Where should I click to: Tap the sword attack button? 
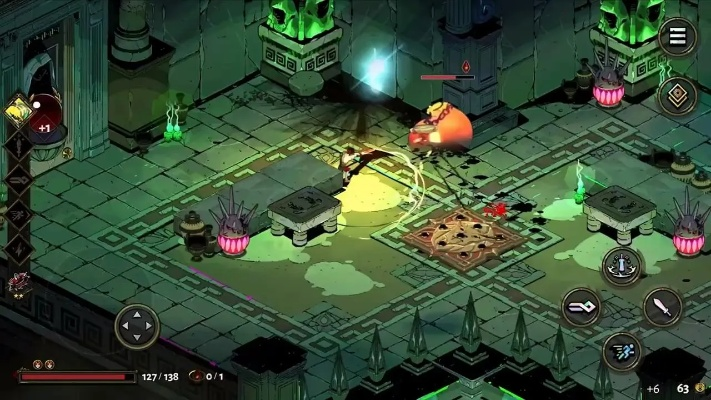coord(662,307)
